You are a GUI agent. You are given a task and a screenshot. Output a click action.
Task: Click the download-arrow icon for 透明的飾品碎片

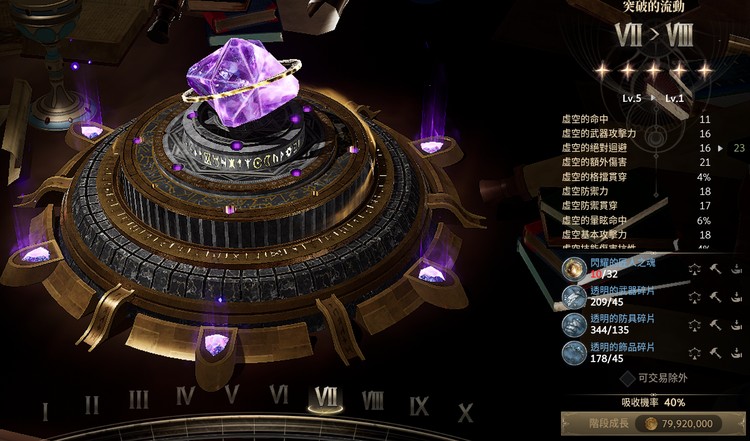click(x=738, y=351)
